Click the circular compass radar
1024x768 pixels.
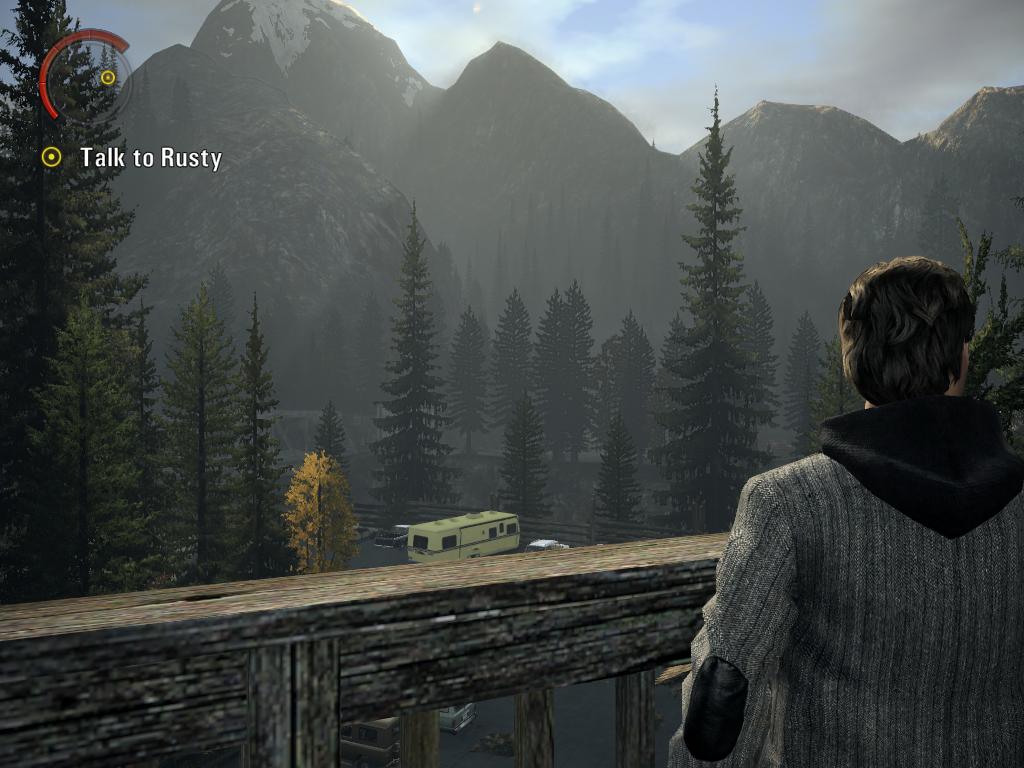tap(88, 77)
